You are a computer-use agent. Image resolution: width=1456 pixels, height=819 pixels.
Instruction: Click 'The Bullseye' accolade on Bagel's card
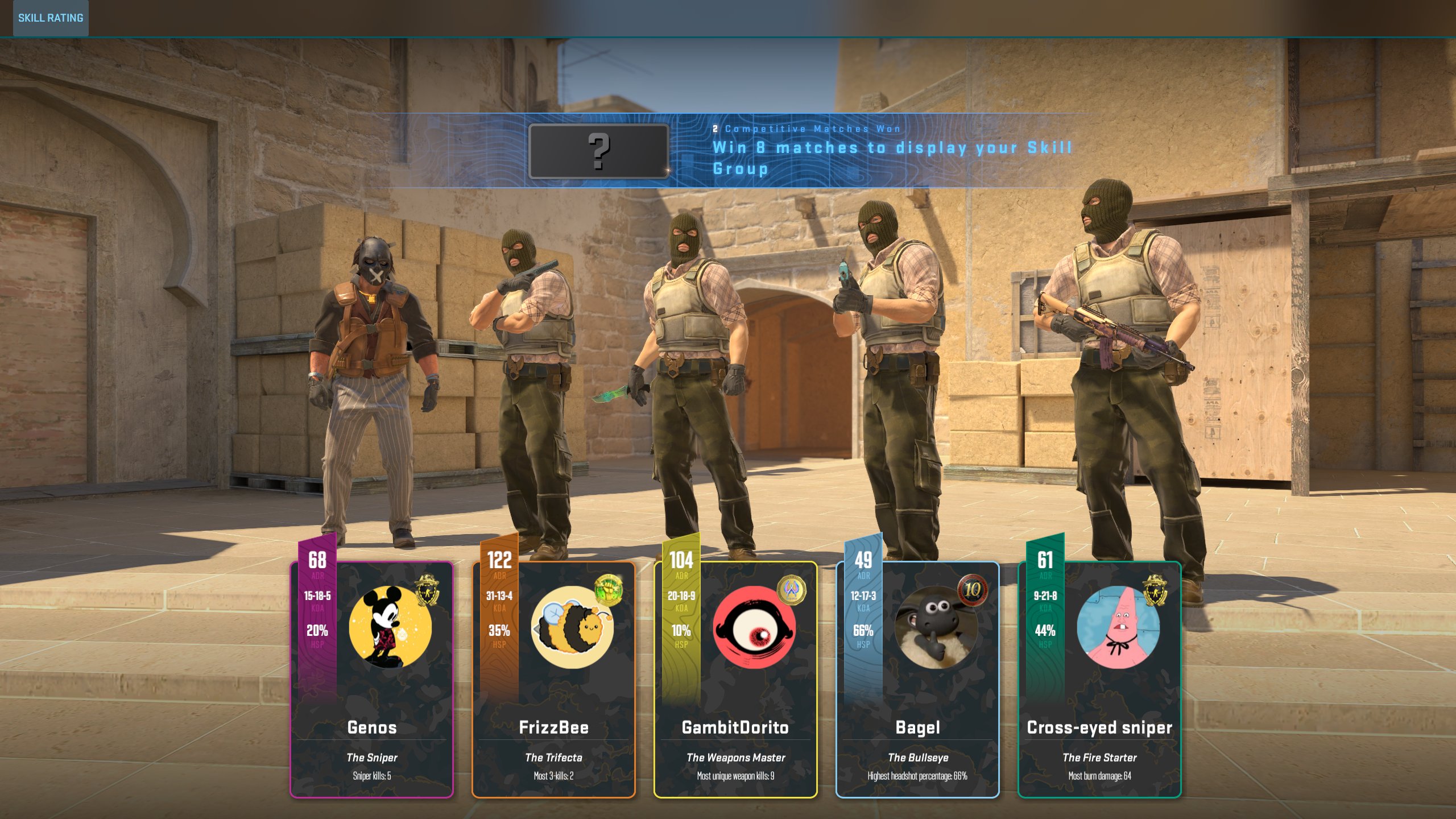(920, 758)
